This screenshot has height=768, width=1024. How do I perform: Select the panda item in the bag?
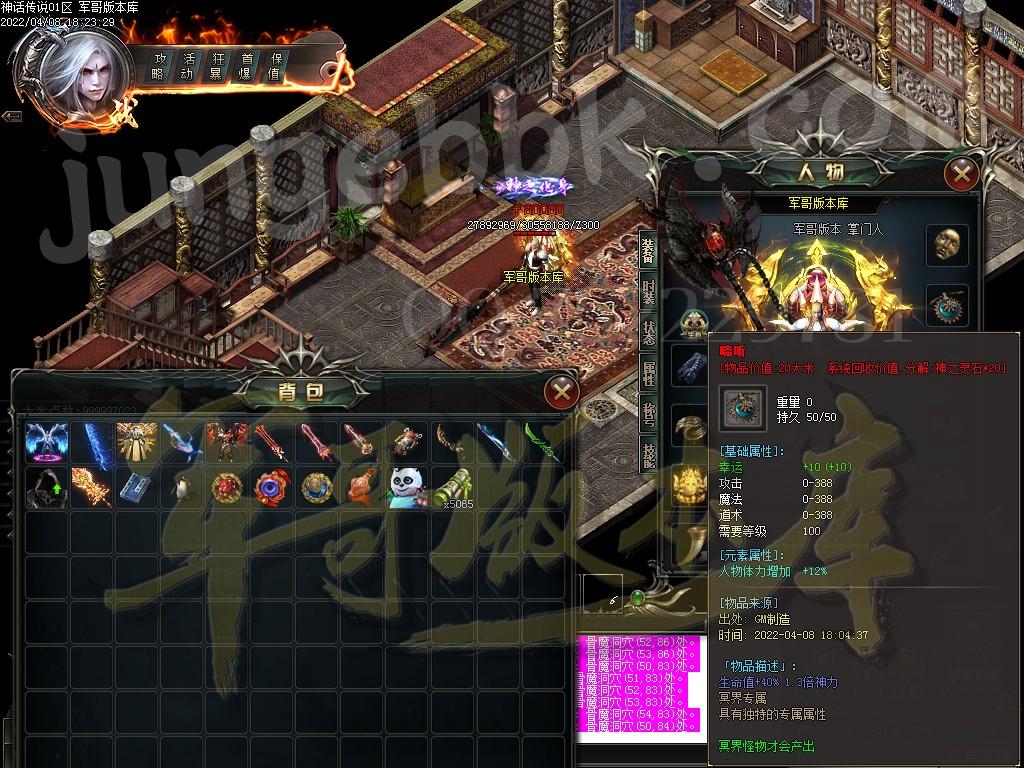pos(408,487)
